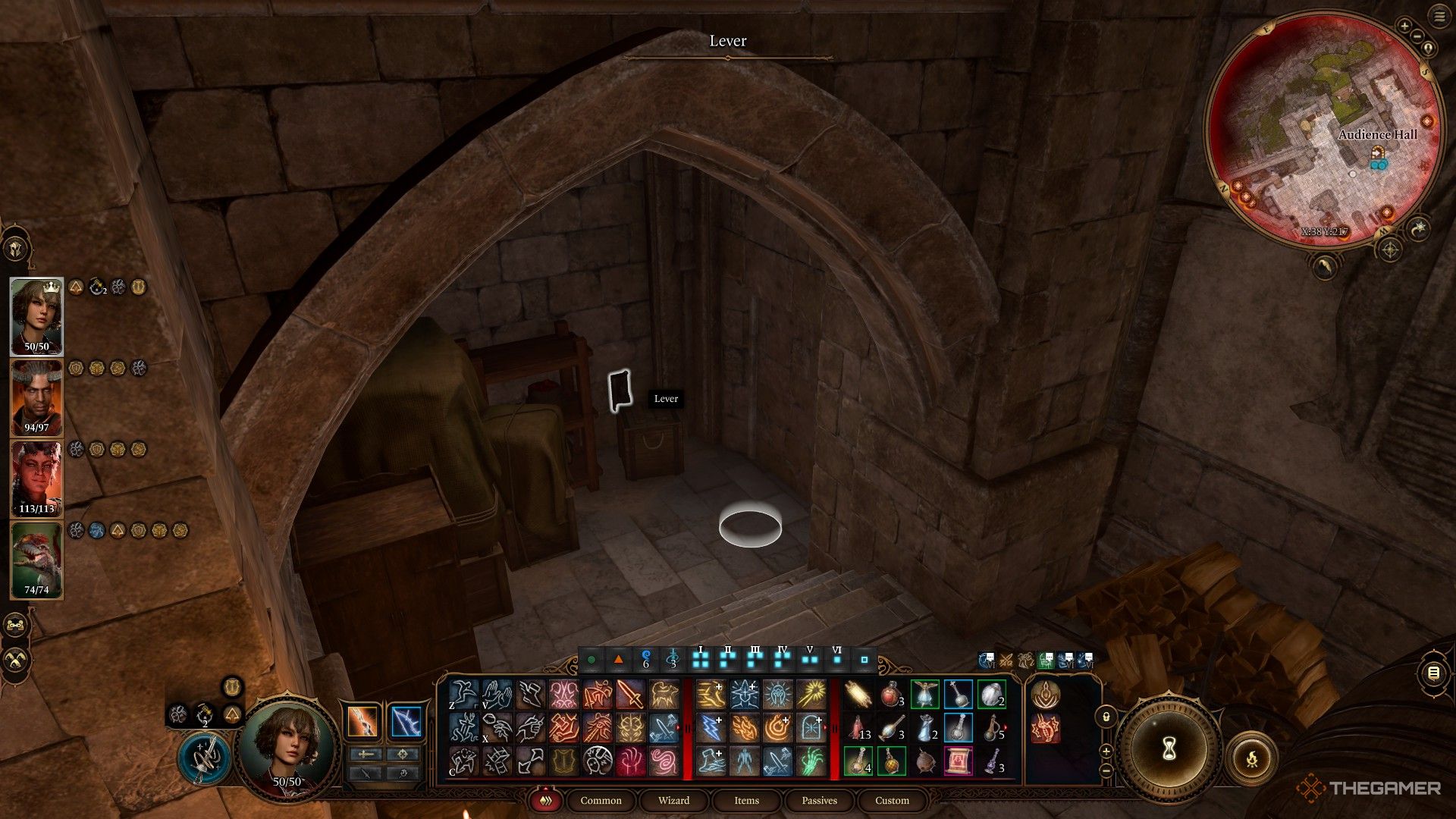
Task: Zoom out the minimap with minus button
Action: (1417, 36)
